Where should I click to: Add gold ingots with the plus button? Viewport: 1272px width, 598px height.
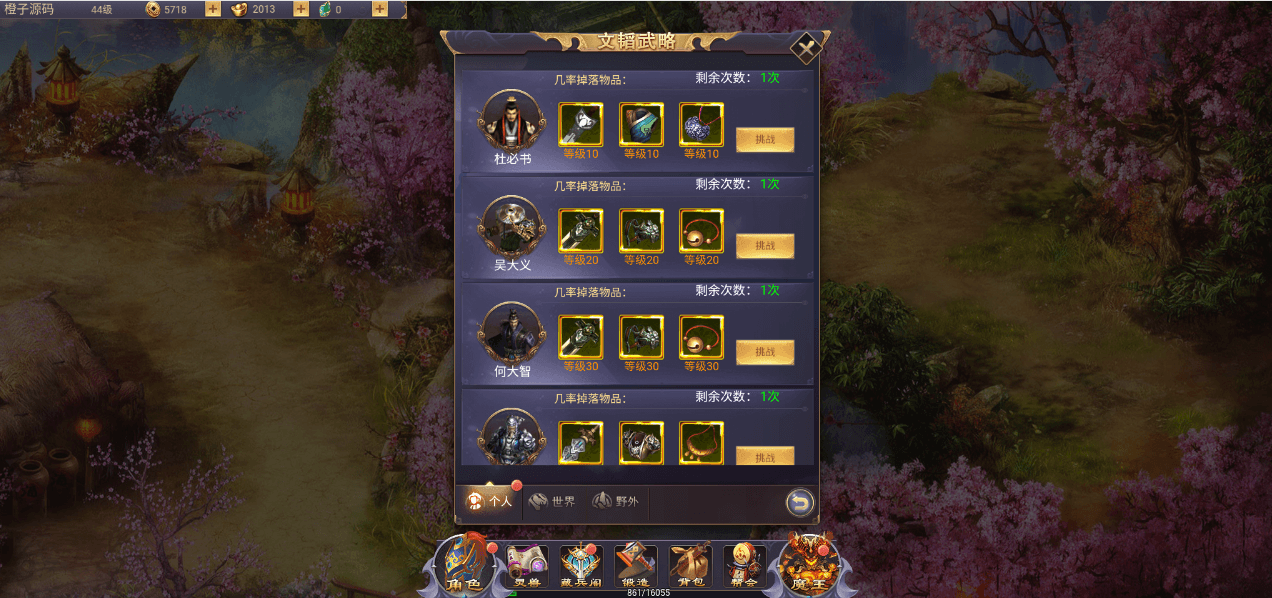[x=300, y=9]
